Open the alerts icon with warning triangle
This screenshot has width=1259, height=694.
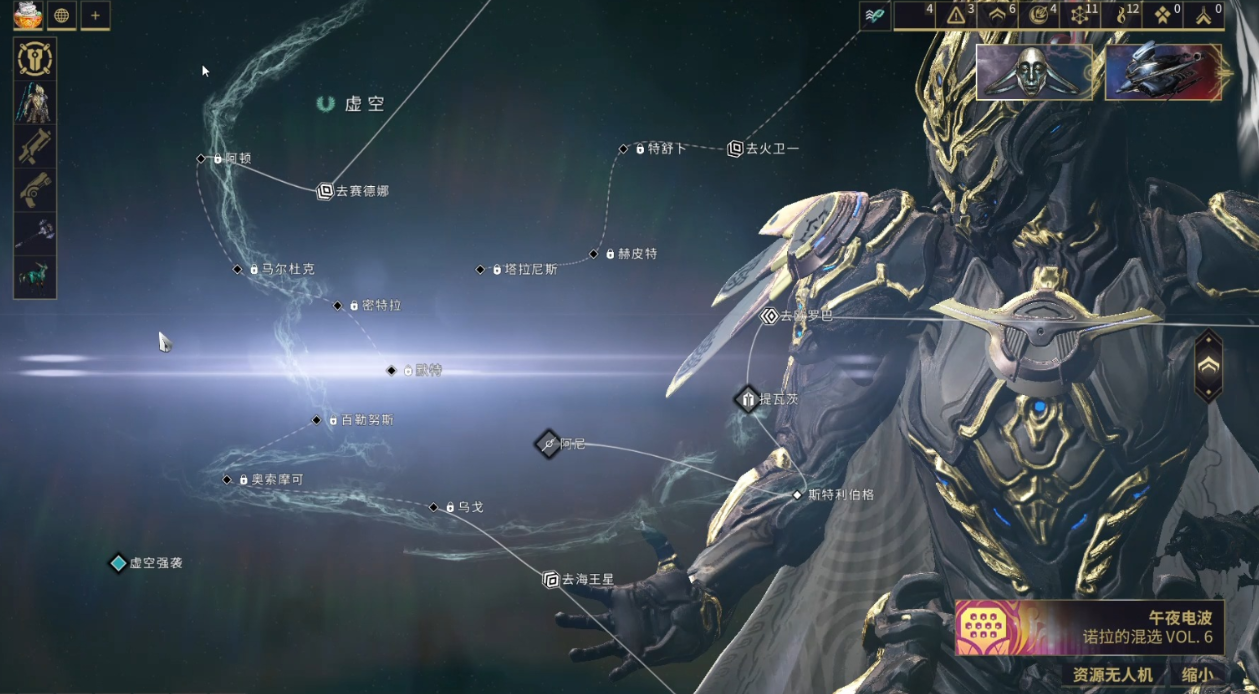956,15
